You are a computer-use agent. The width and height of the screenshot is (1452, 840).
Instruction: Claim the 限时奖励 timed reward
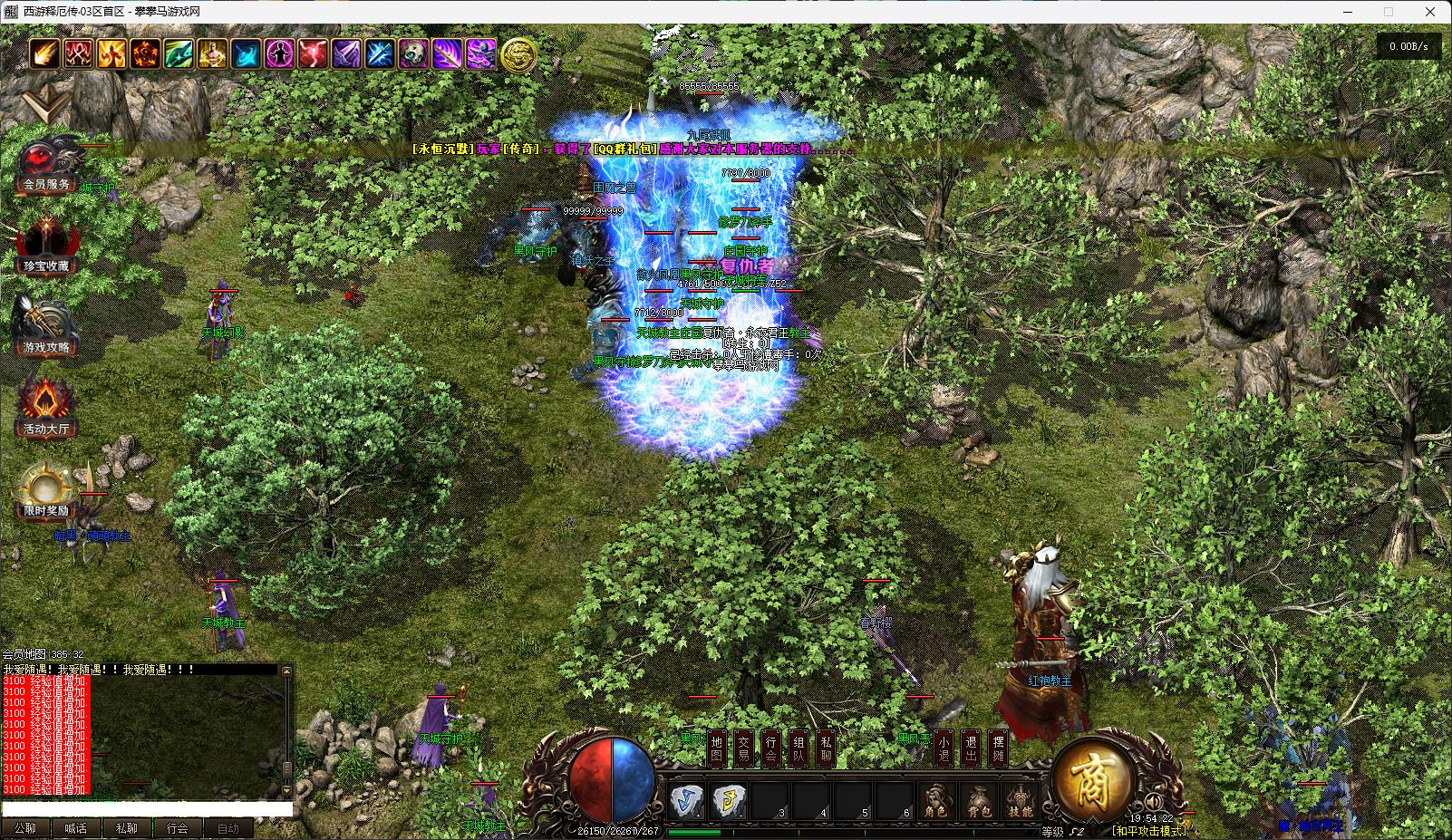(46, 492)
